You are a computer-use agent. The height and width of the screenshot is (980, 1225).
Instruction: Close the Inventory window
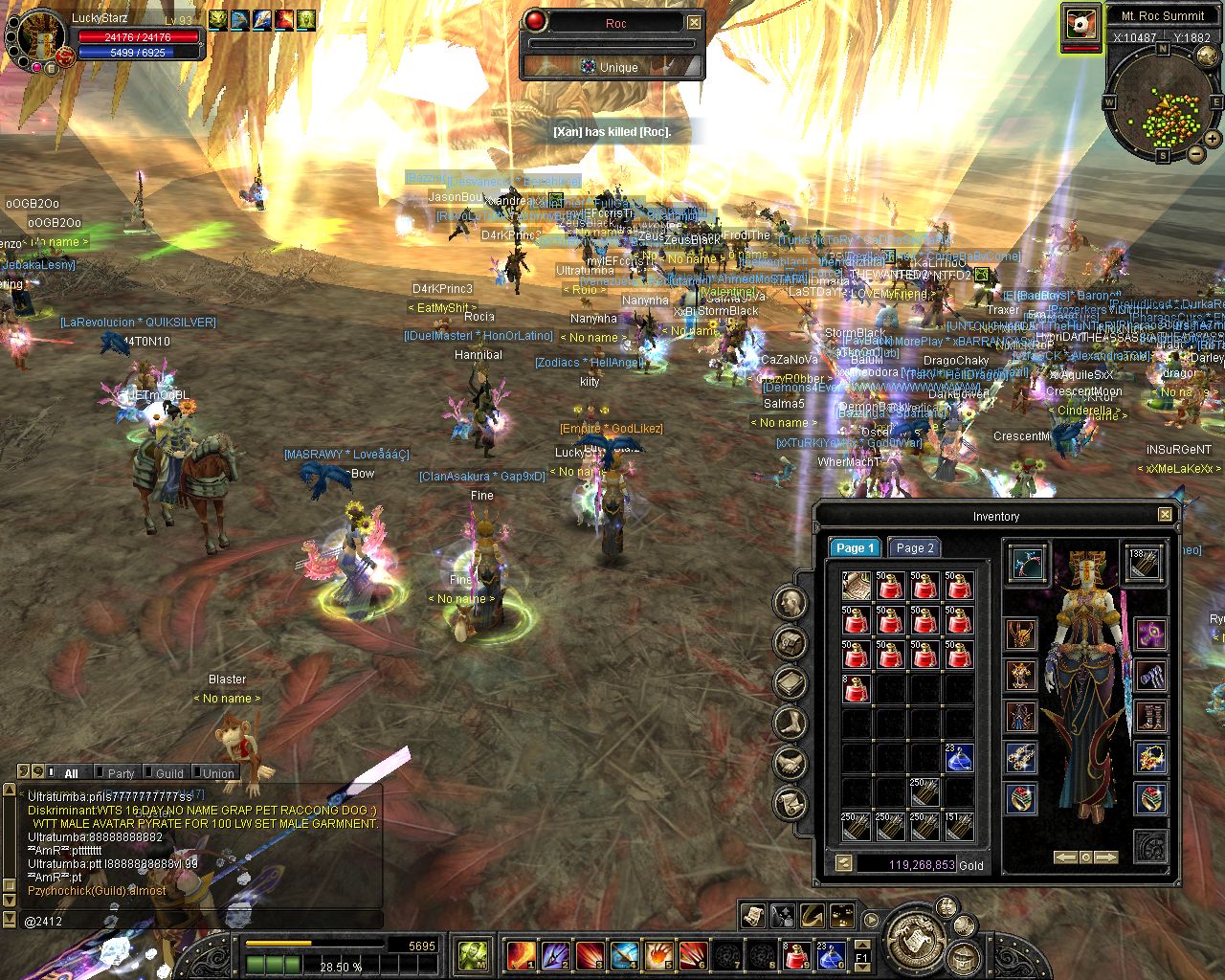click(1165, 515)
